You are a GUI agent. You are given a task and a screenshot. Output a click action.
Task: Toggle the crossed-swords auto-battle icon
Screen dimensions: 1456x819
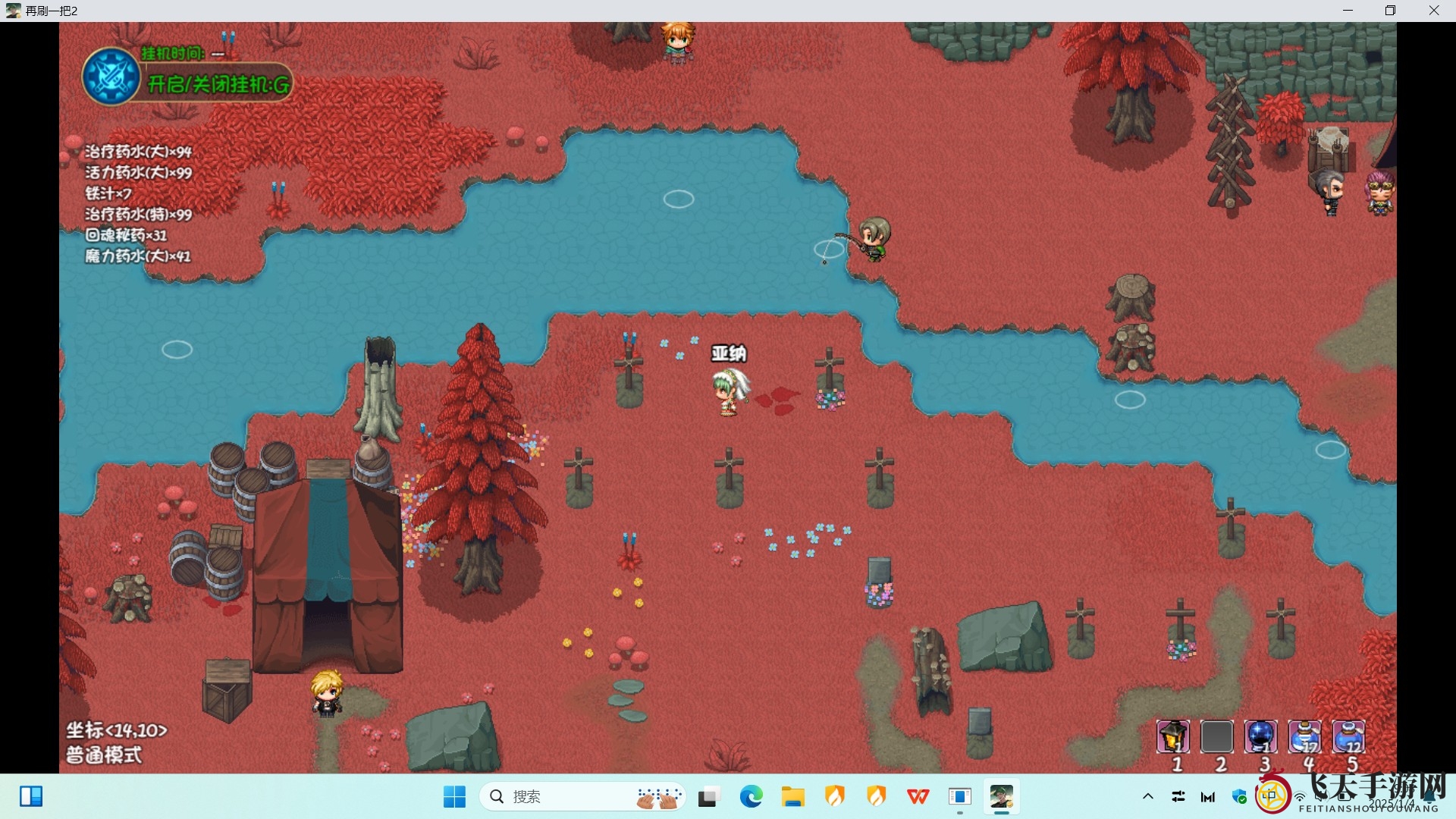click(111, 77)
